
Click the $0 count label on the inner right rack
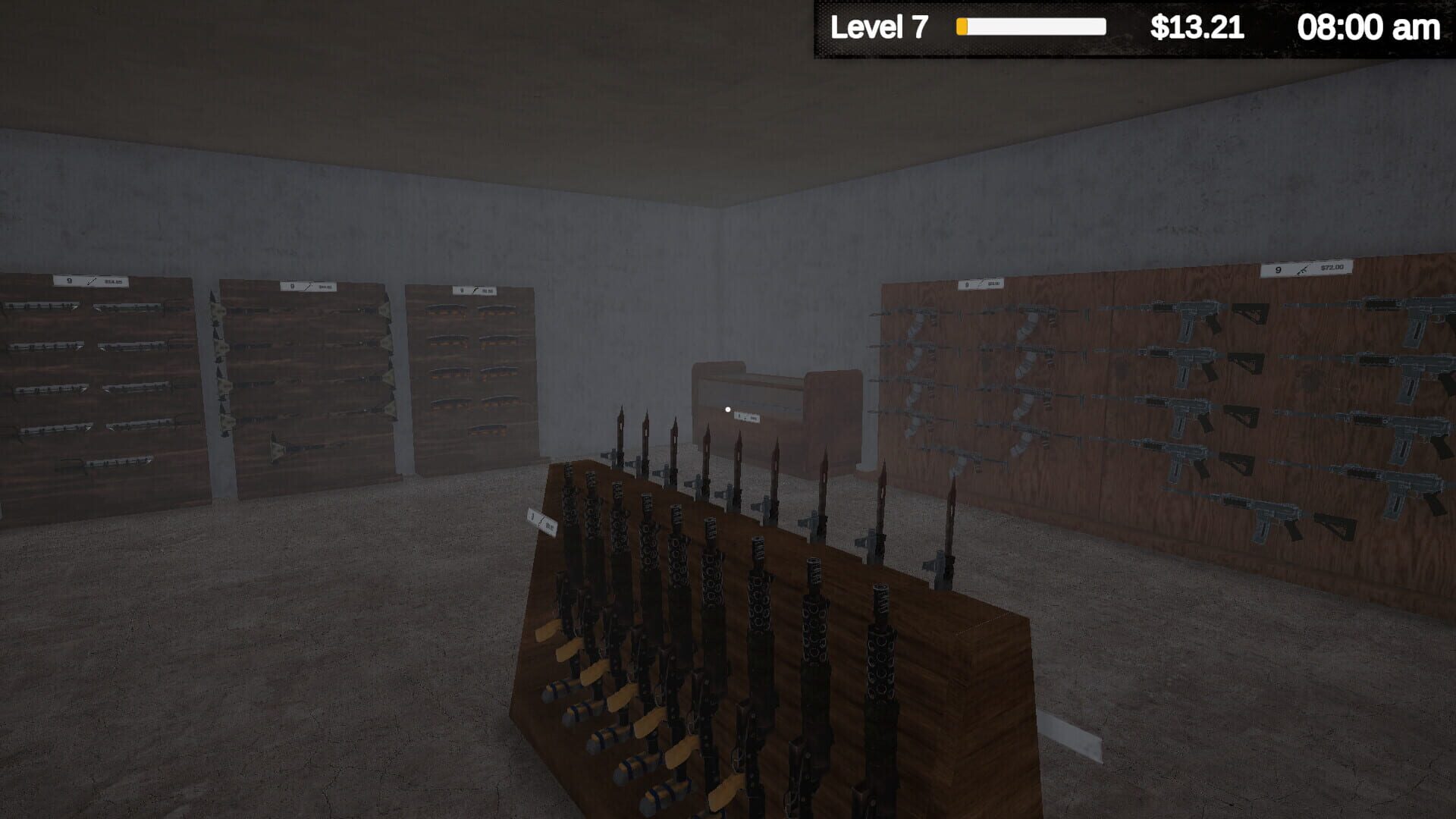coord(967,284)
